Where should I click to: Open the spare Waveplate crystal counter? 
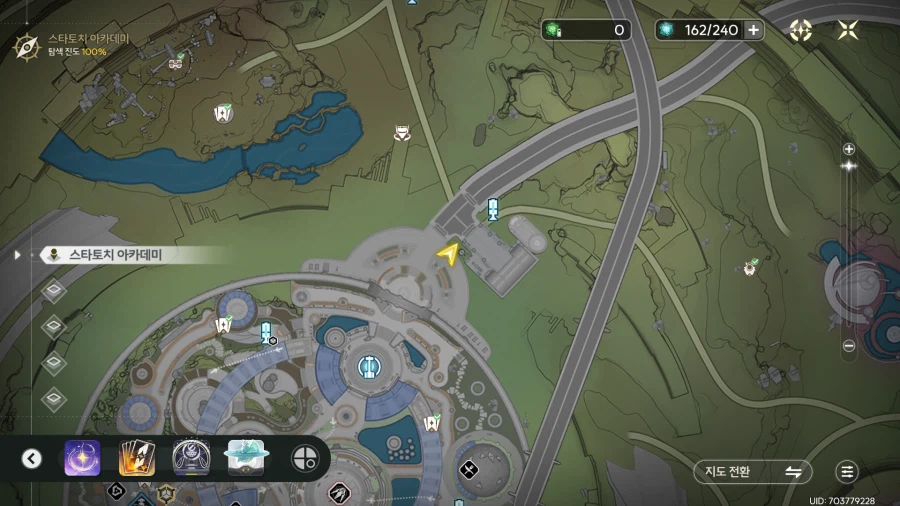click(587, 30)
